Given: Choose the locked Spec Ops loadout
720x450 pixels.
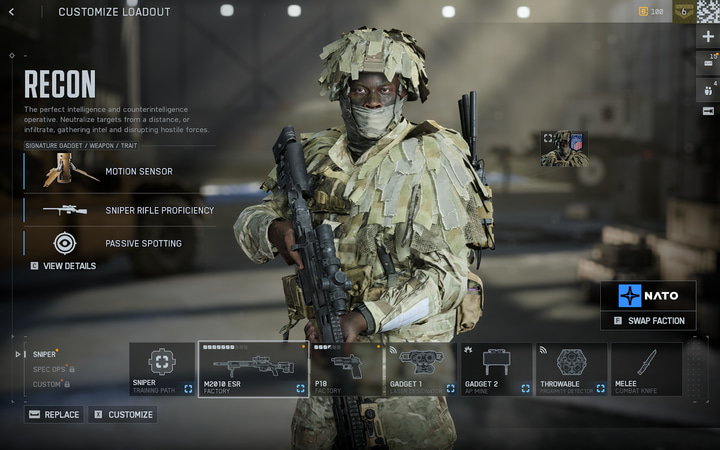Looking at the screenshot, I should click(x=50, y=369).
